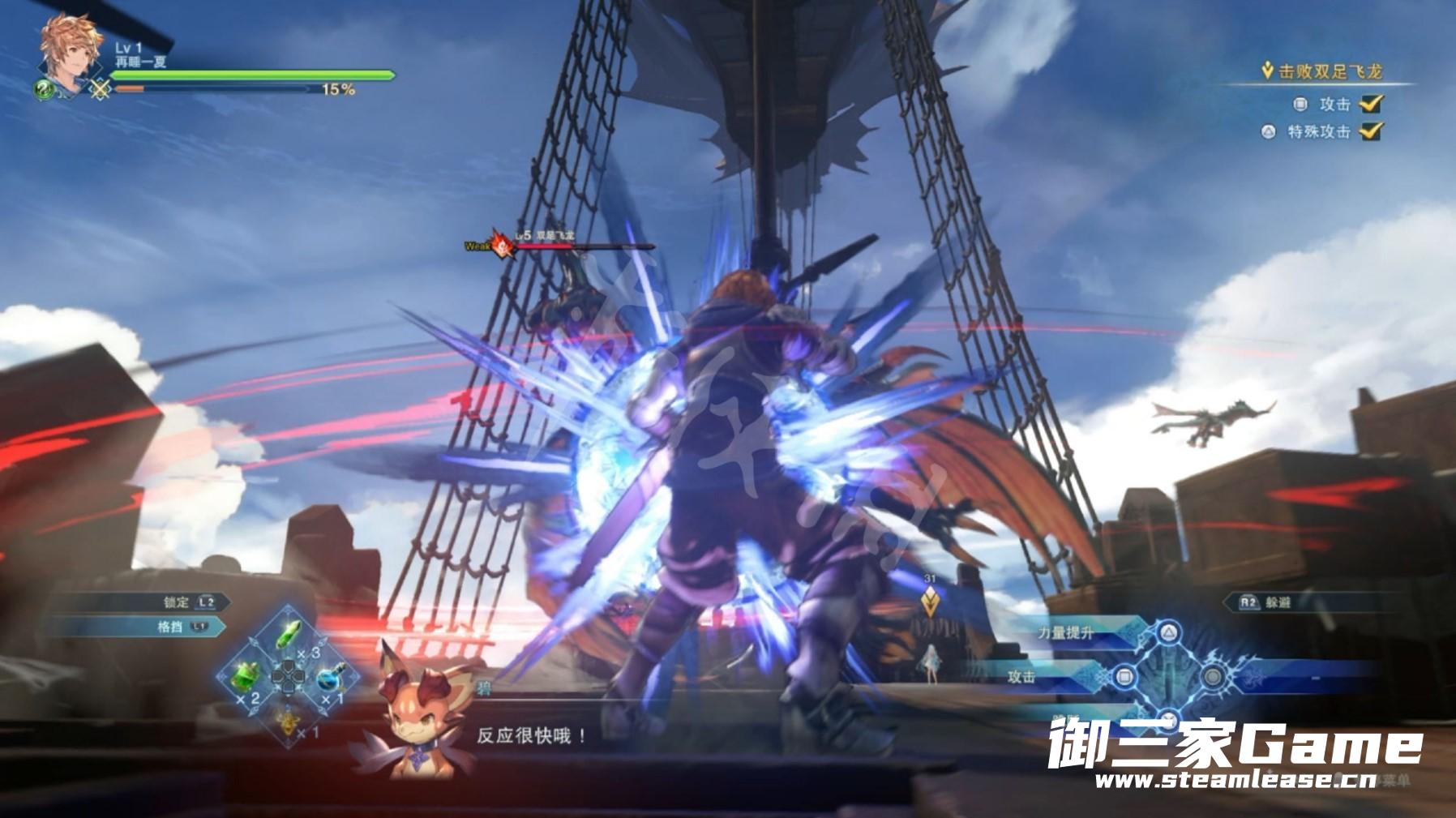Use the blue round flask item
Screen dimensions: 1456x818
[329, 678]
